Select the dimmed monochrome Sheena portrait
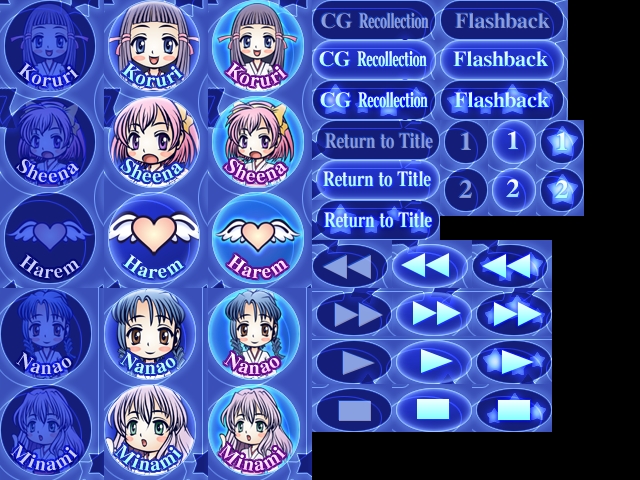 48,141
